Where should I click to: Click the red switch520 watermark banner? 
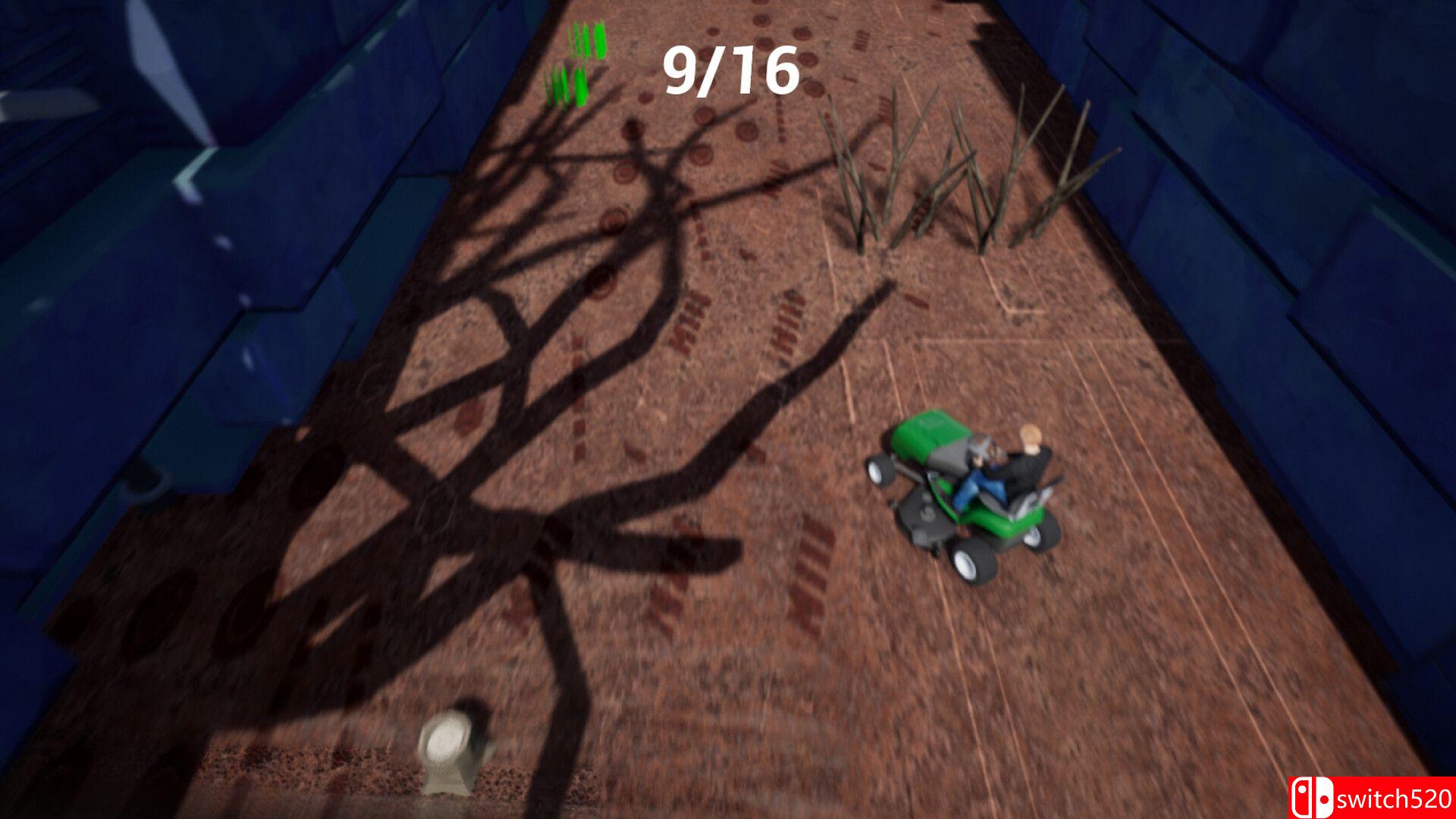pos(1373,798)
